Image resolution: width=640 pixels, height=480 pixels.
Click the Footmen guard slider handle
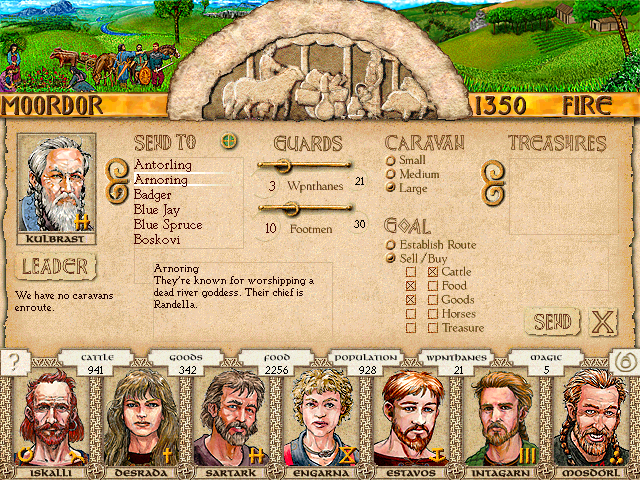coord(291,208)
